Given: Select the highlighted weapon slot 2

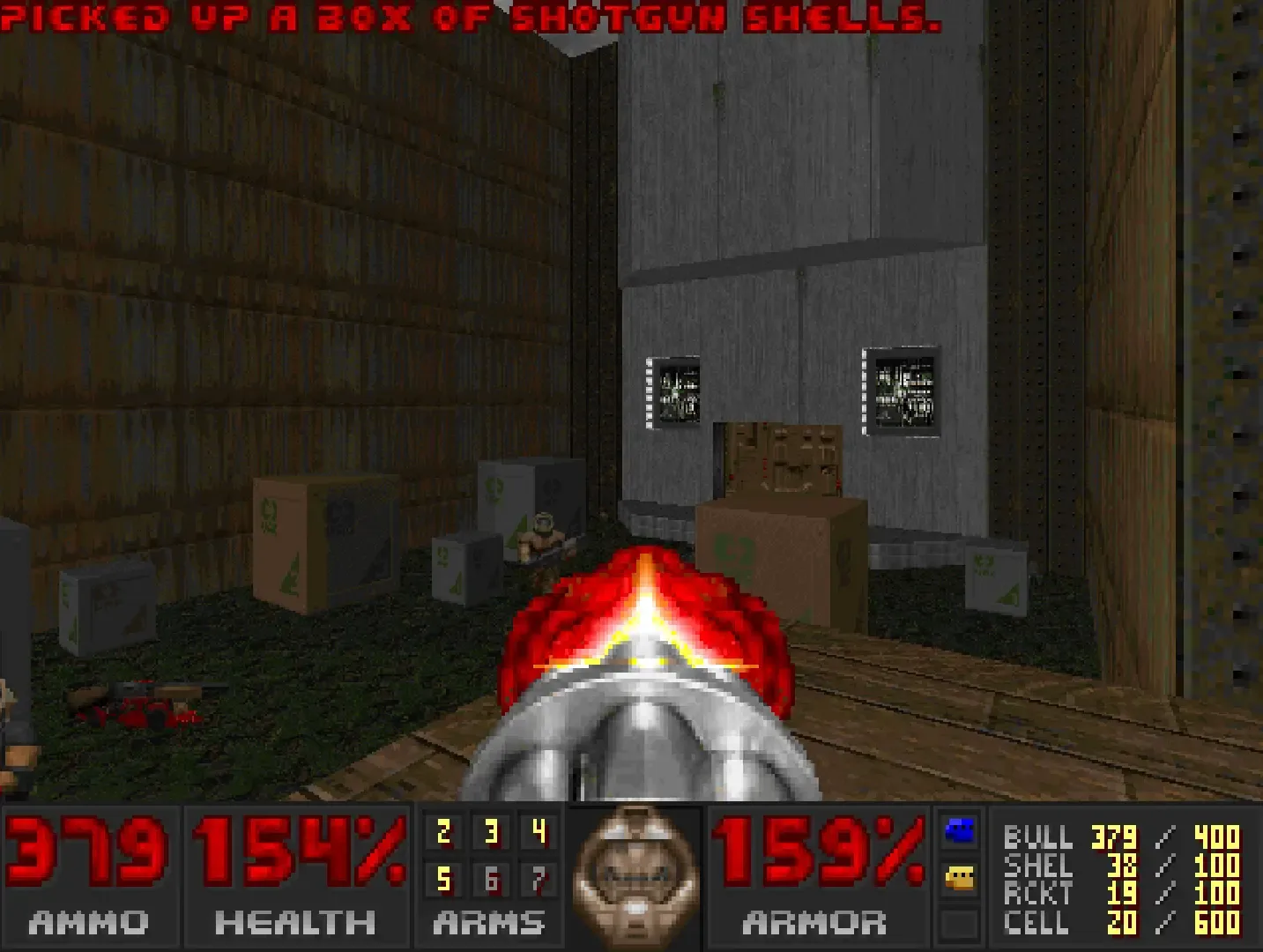Looking at the screenshot, I should pyautogui.click(x=445, y=830).
